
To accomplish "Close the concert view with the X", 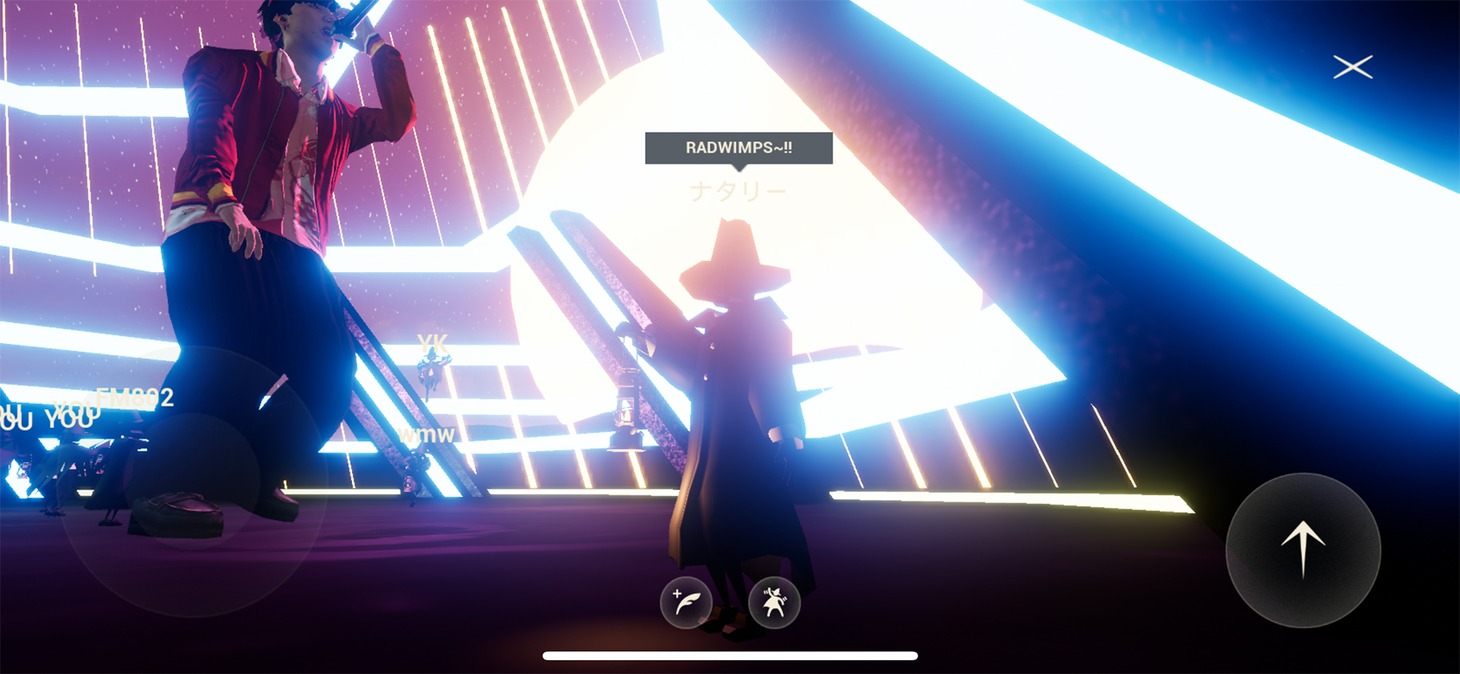I will 1352,67.
